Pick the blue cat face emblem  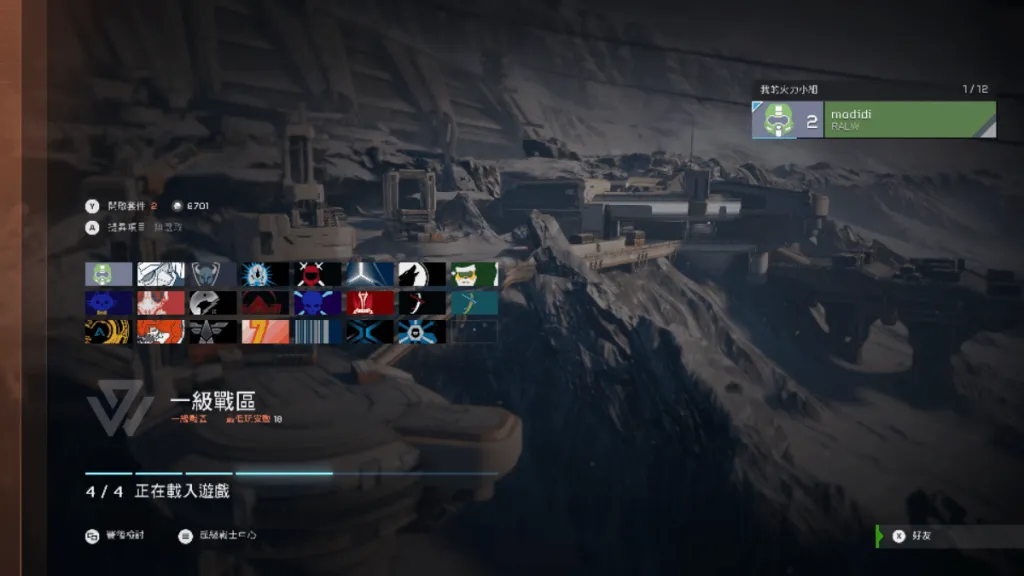(x=109, y=303)
